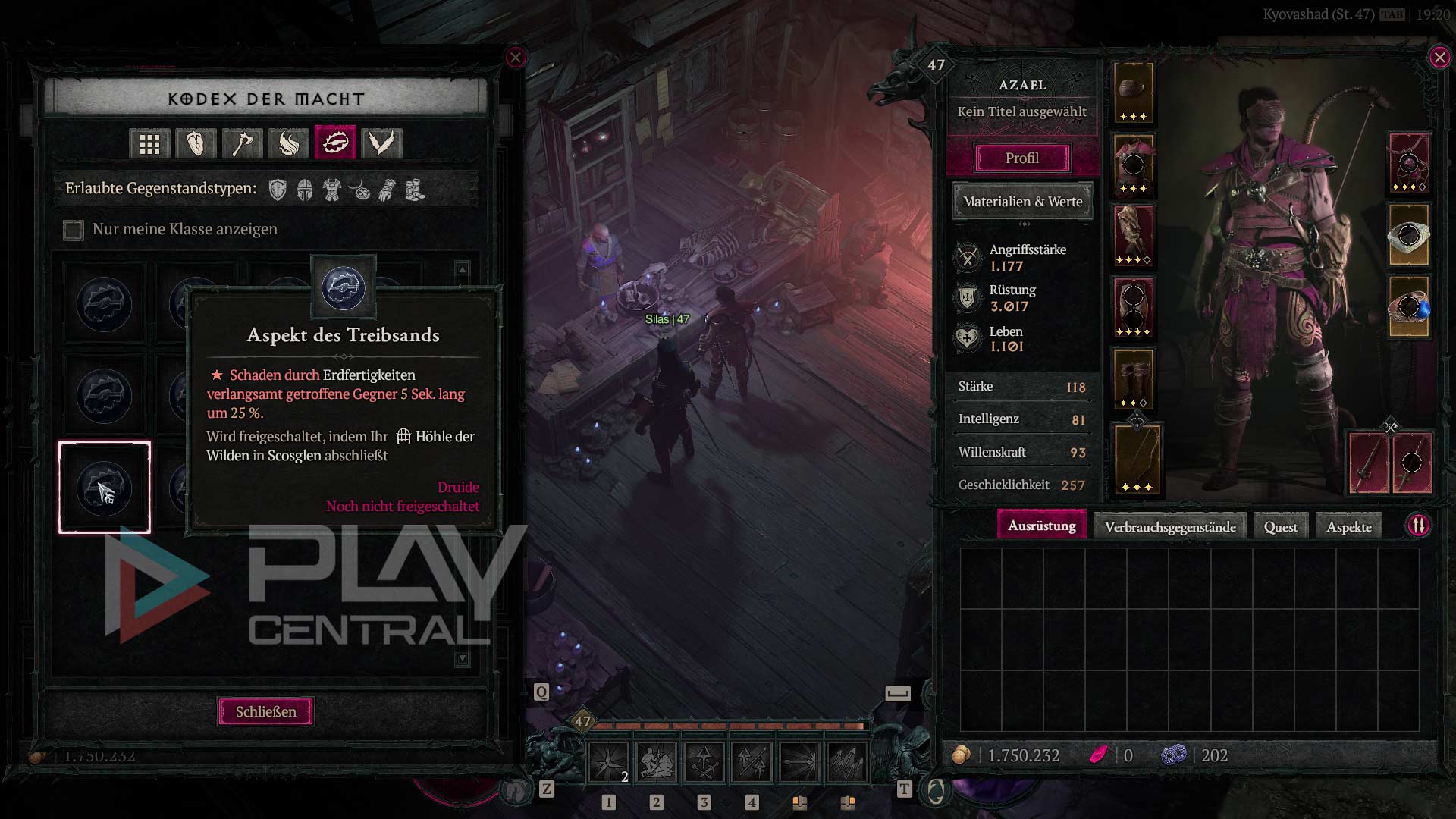Switch to the Aspekte tab
This screenshot has height=819, width=1456.
tap(1348, 527)
